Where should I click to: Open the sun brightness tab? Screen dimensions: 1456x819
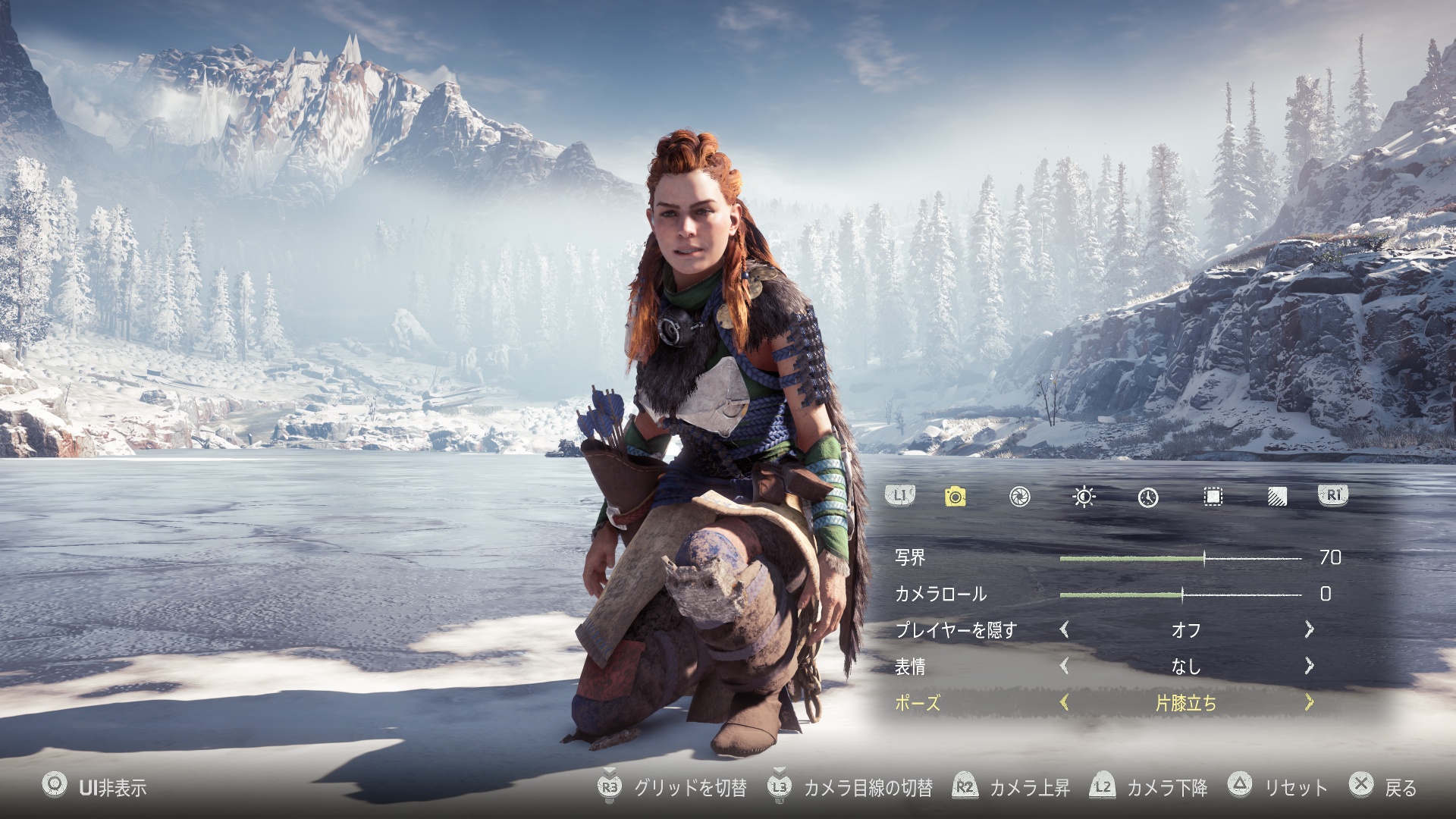(1084, 497)
